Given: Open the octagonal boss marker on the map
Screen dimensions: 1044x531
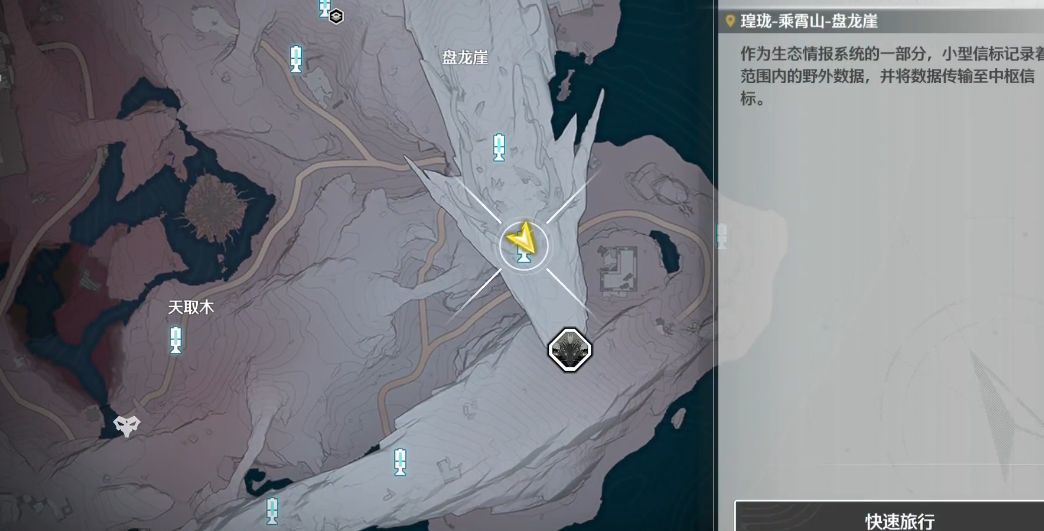Looking at the screenshot, I should tap(570, 349).
